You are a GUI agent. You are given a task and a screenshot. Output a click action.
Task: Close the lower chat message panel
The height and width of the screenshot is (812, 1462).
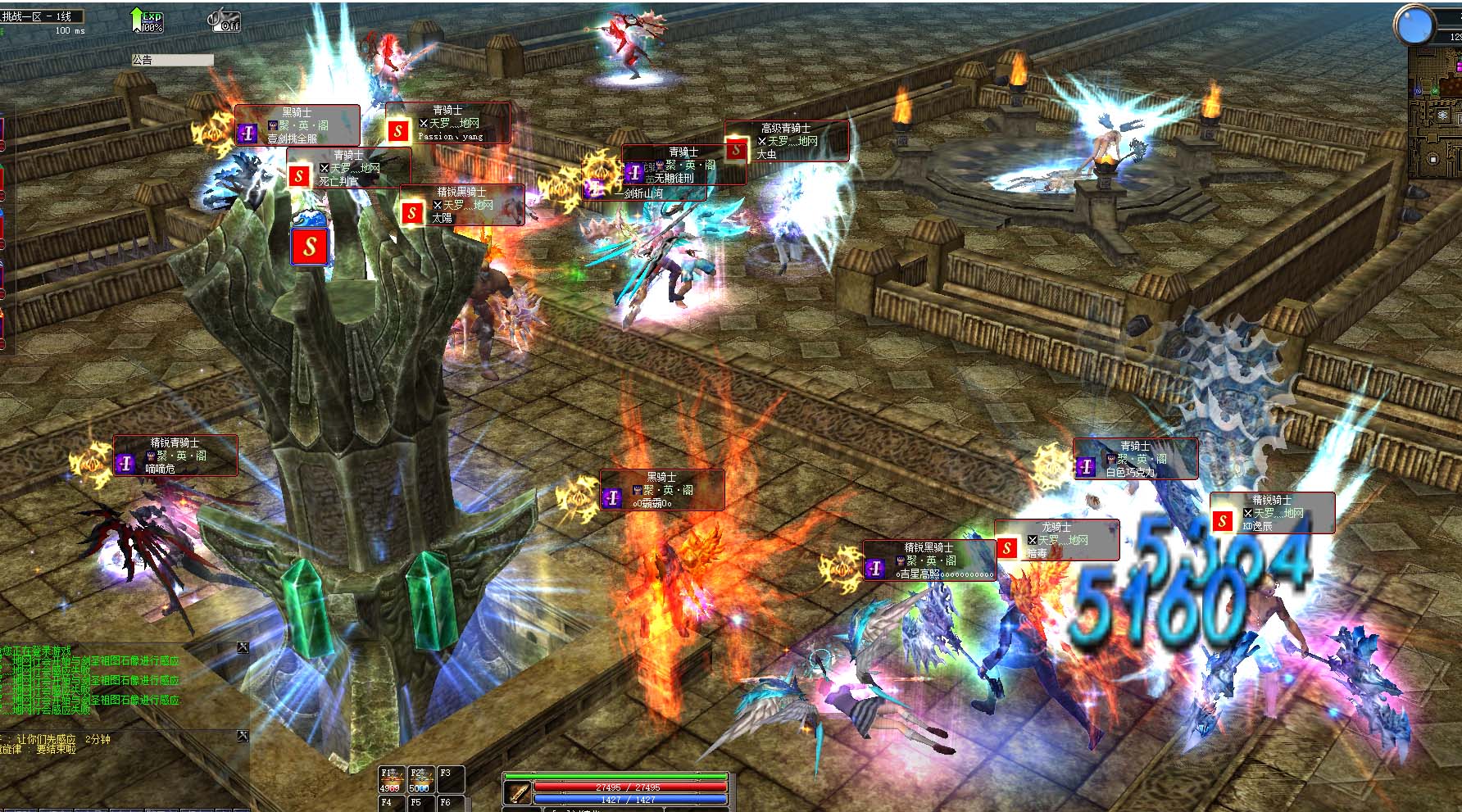243,736
